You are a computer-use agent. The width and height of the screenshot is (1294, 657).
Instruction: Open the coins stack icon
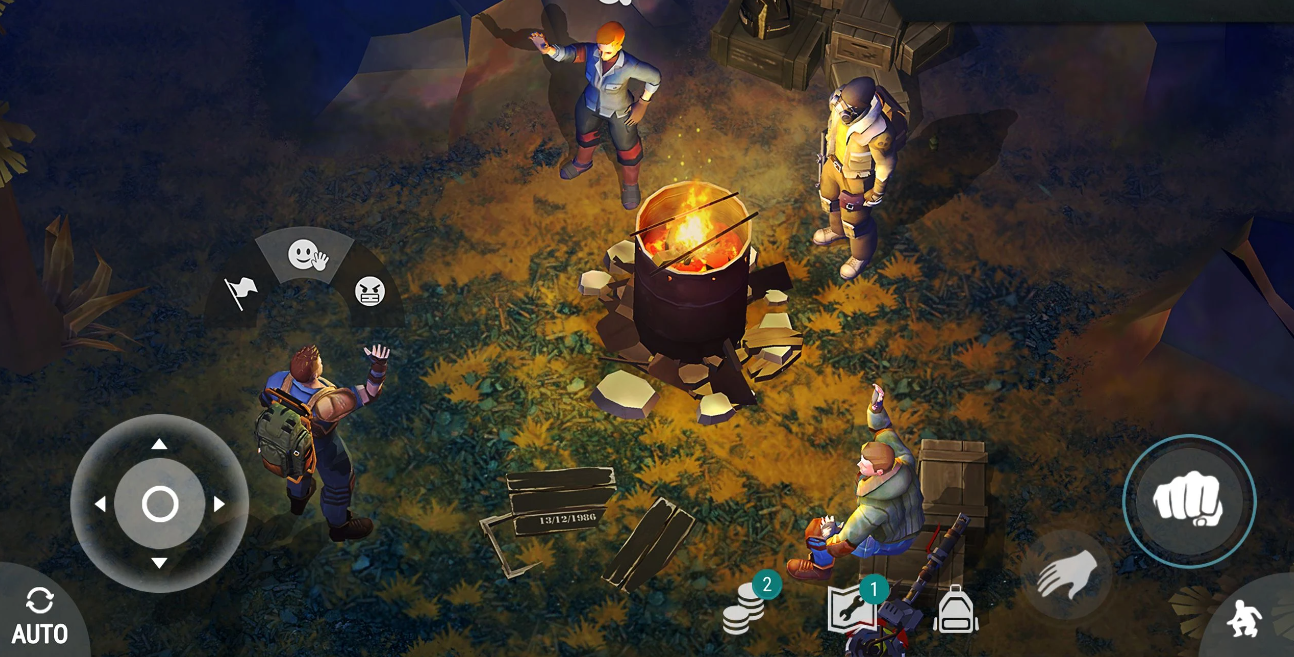pyautogui.click(x=745, y=609)
